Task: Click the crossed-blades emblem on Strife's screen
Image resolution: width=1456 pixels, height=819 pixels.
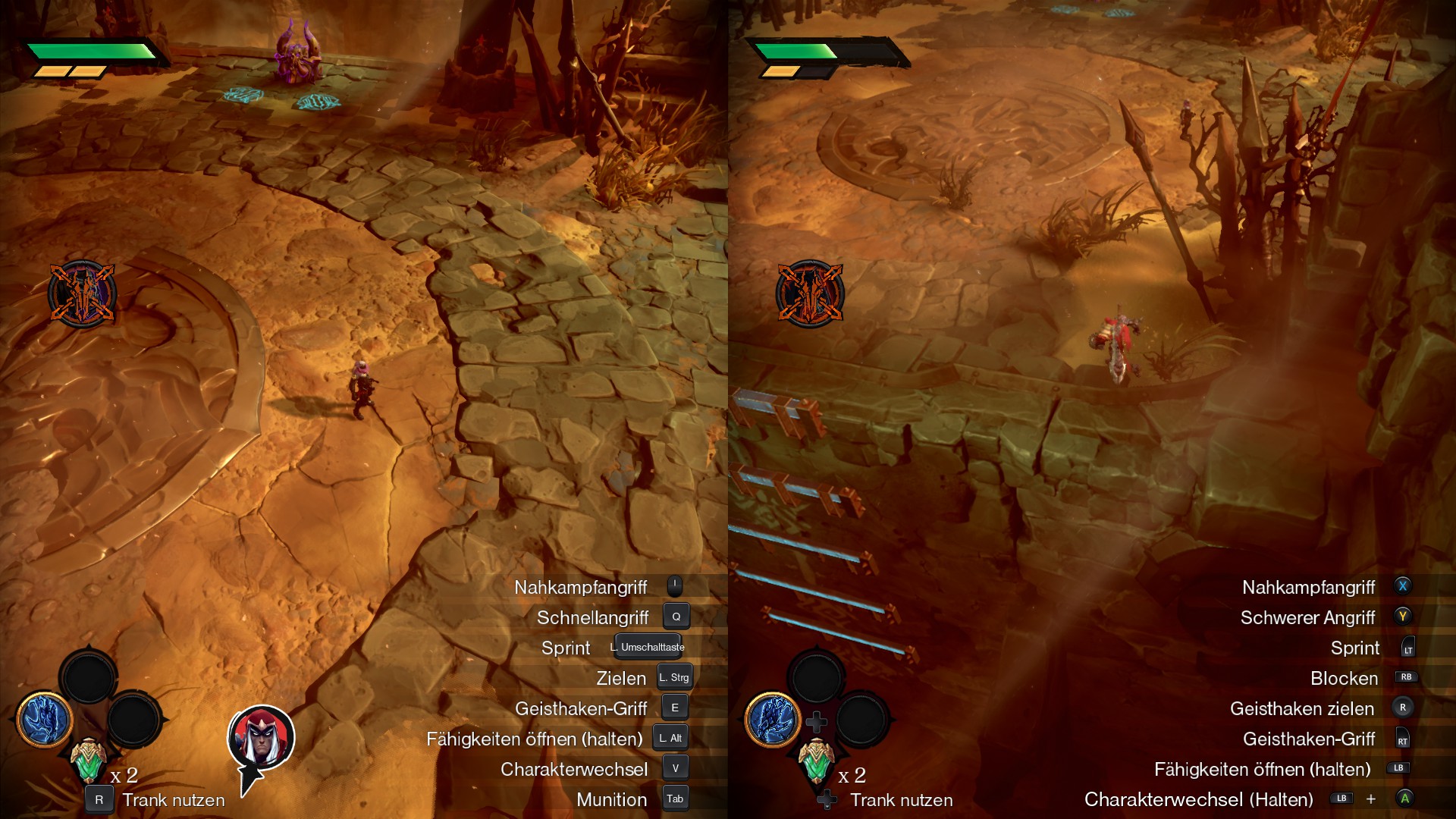Action: (82, 294)
